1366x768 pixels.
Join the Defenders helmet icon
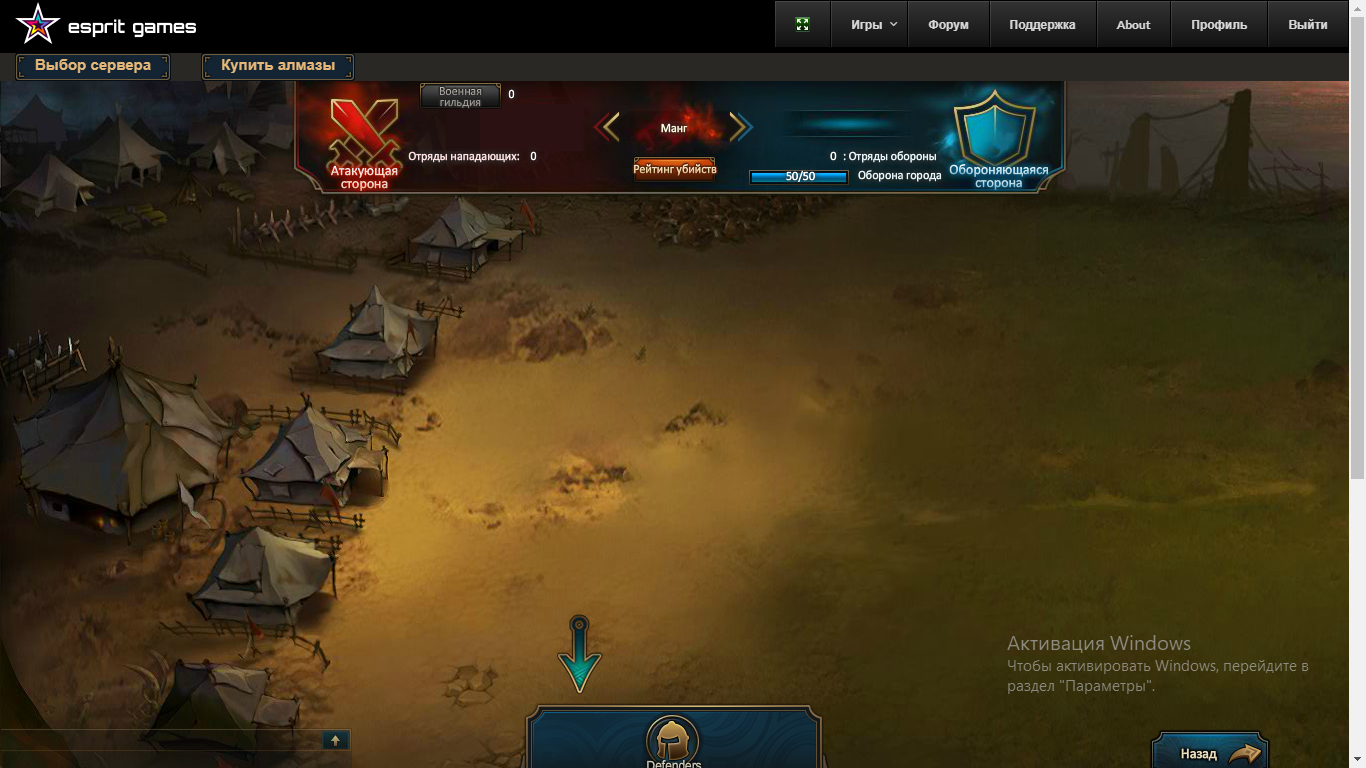(x=672, y=742)
